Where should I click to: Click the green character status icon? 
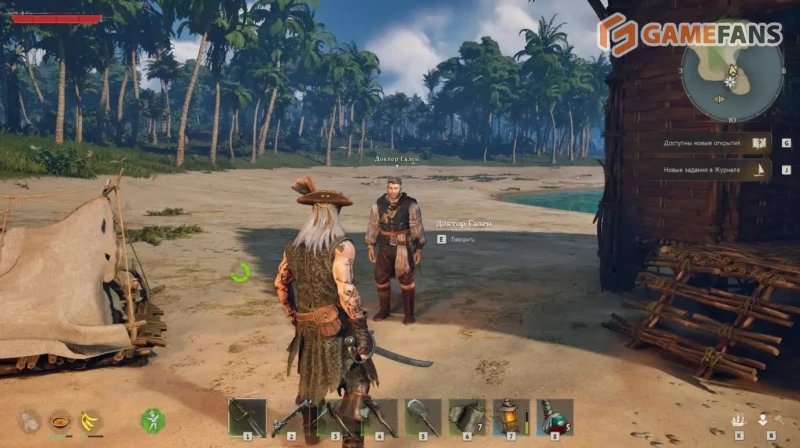click(x=152, y=420)
